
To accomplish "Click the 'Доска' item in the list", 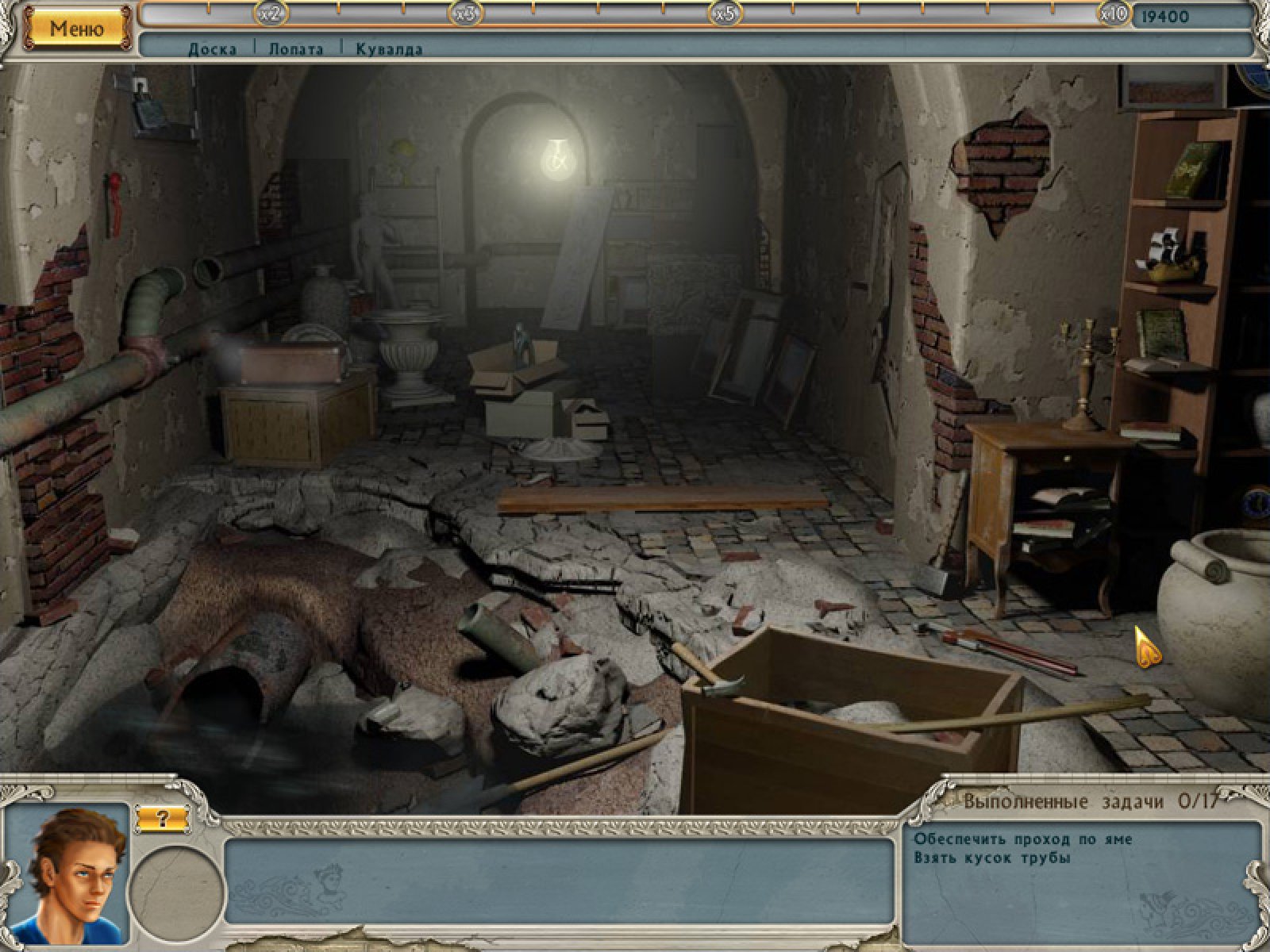I will [212, 49].
